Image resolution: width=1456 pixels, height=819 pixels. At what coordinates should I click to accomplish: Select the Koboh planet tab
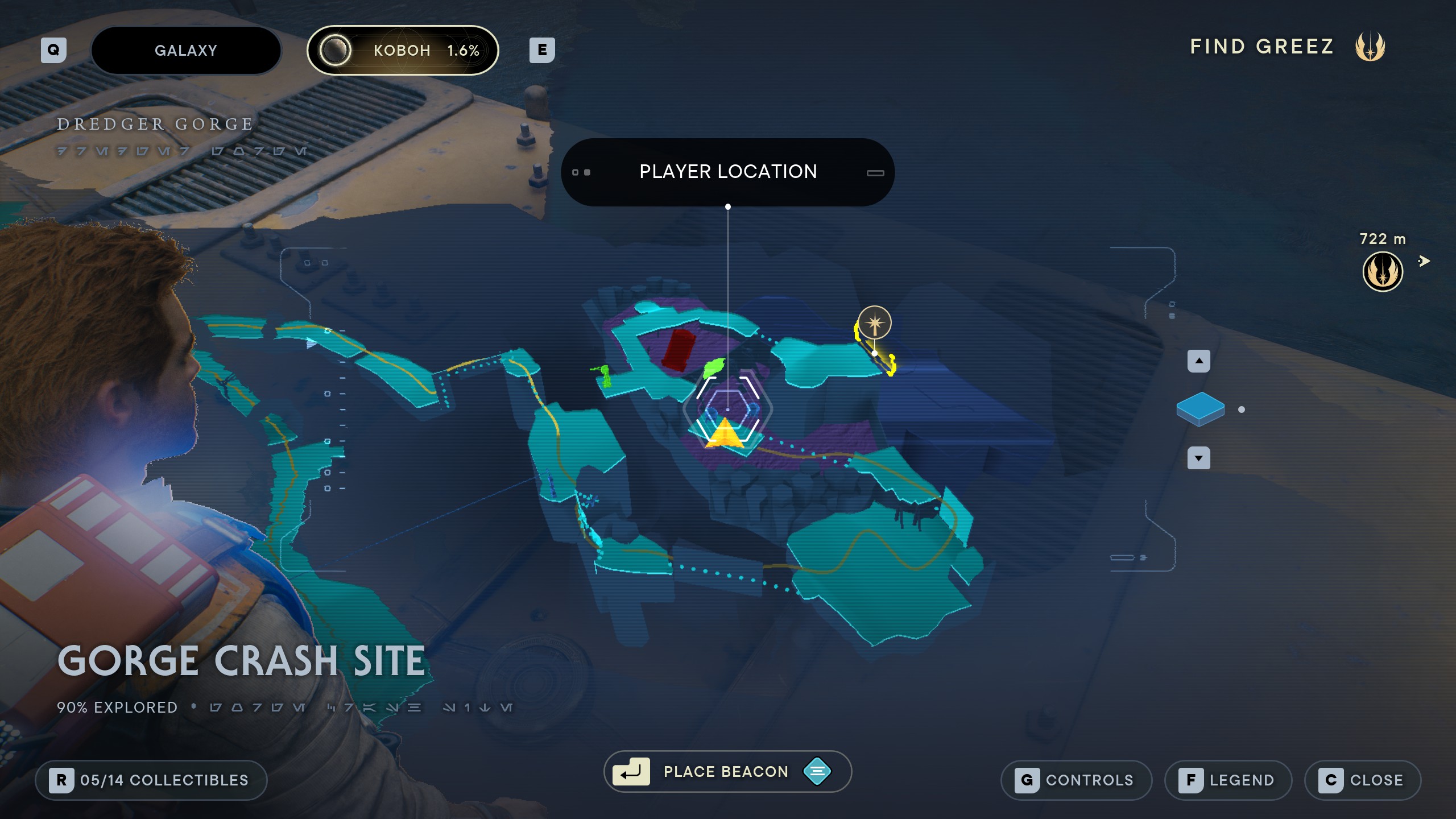tap(403, 51)
